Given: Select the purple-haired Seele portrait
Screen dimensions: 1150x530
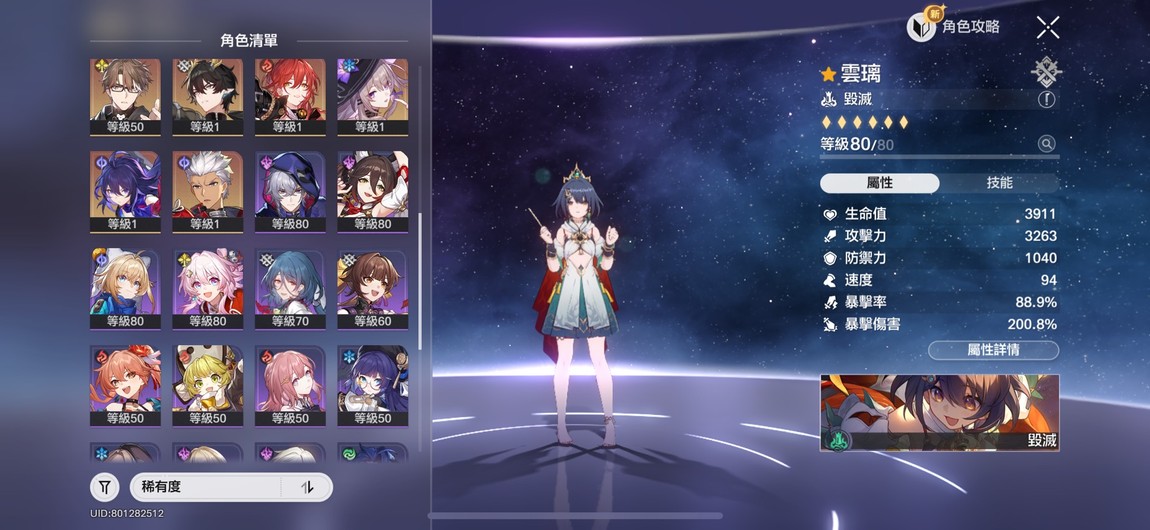Looking at the screenshot, I should (x=125, y=190).
